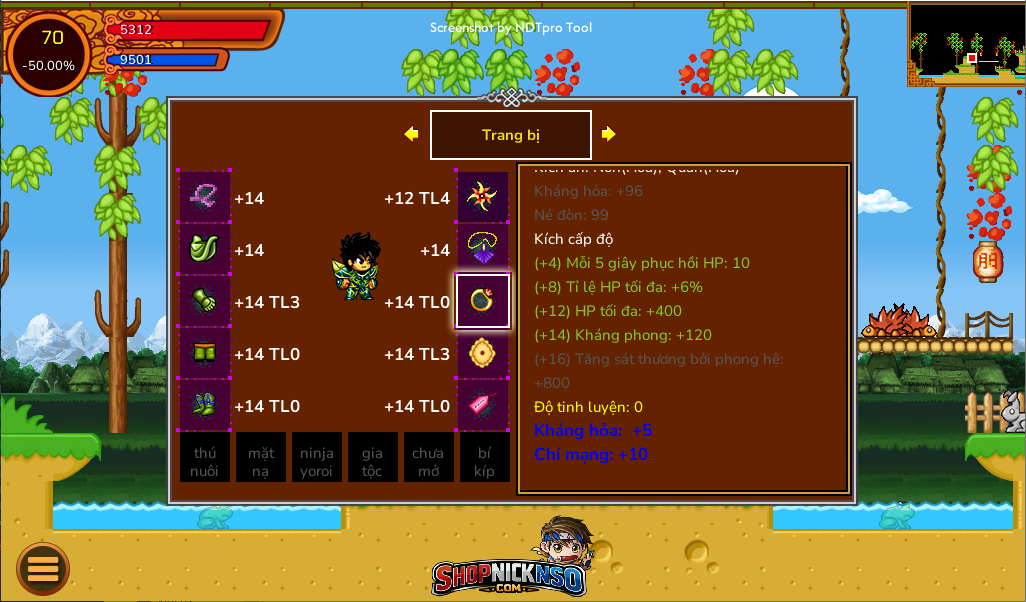Open the mặt nạ mask slot

(261, 458)
